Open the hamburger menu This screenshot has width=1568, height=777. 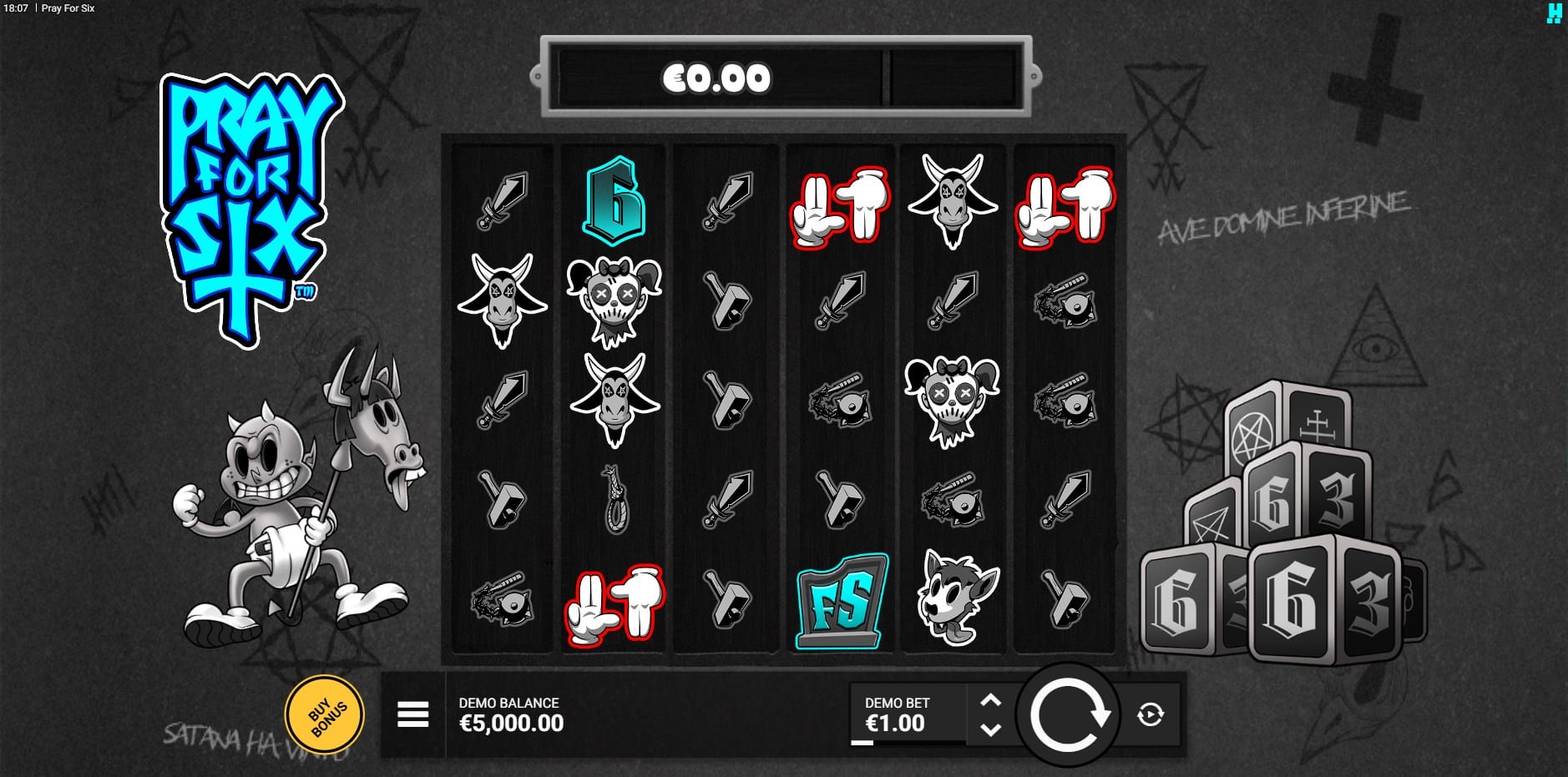click(x=412, y=714)
